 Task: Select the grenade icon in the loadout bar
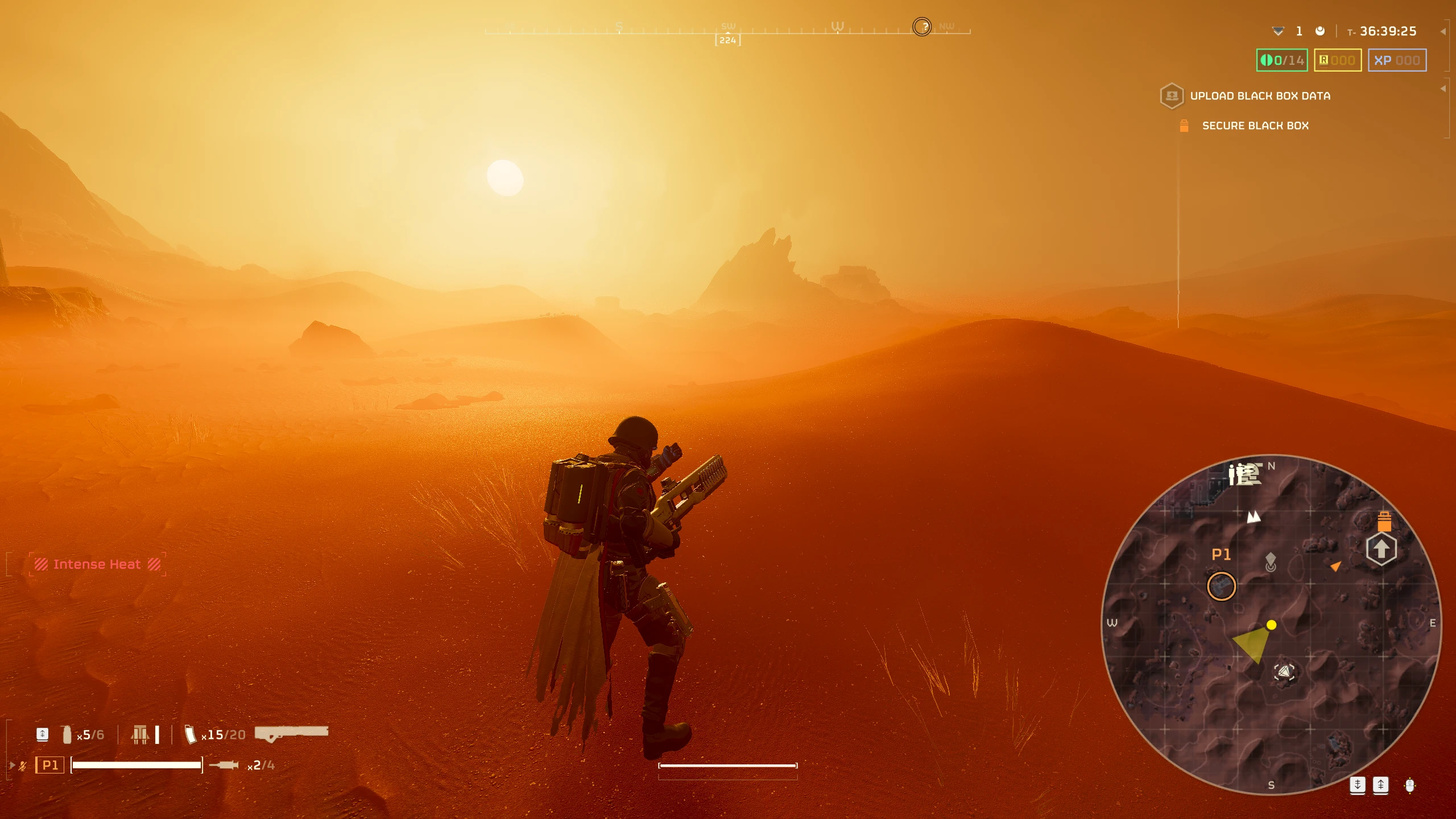[67, 734]
